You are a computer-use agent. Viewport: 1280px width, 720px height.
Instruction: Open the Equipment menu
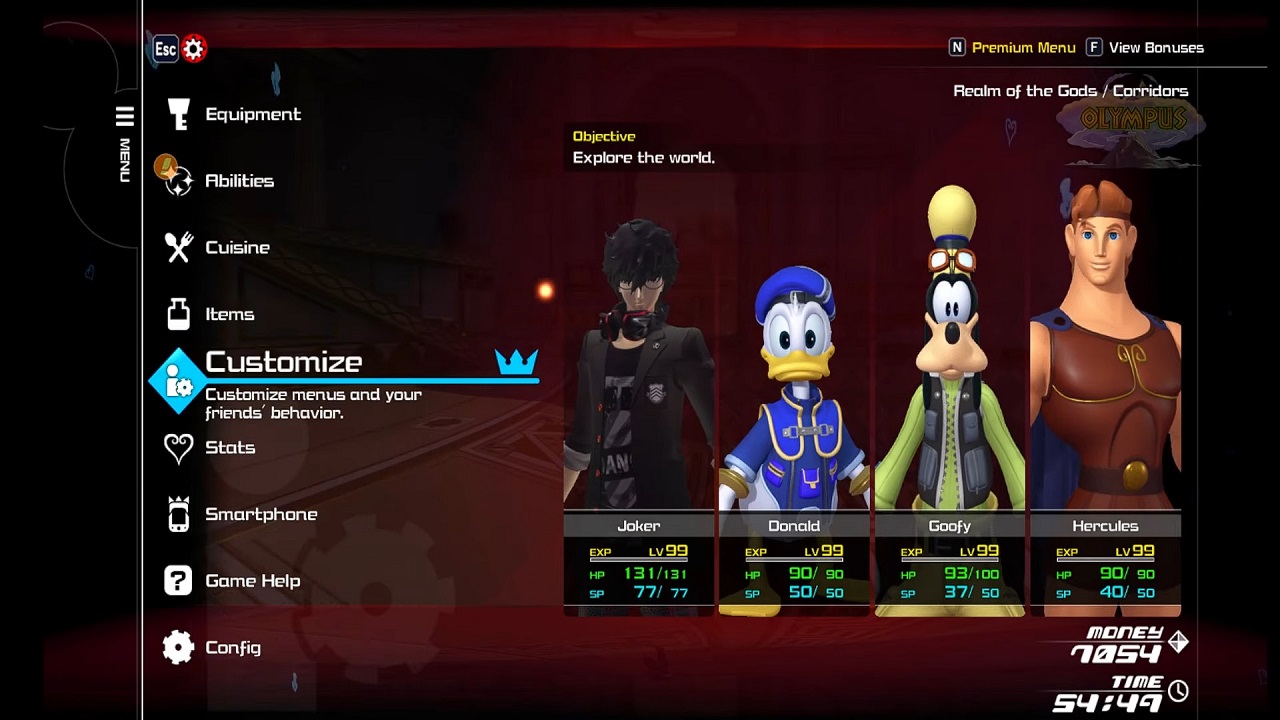tap(251, 114)
